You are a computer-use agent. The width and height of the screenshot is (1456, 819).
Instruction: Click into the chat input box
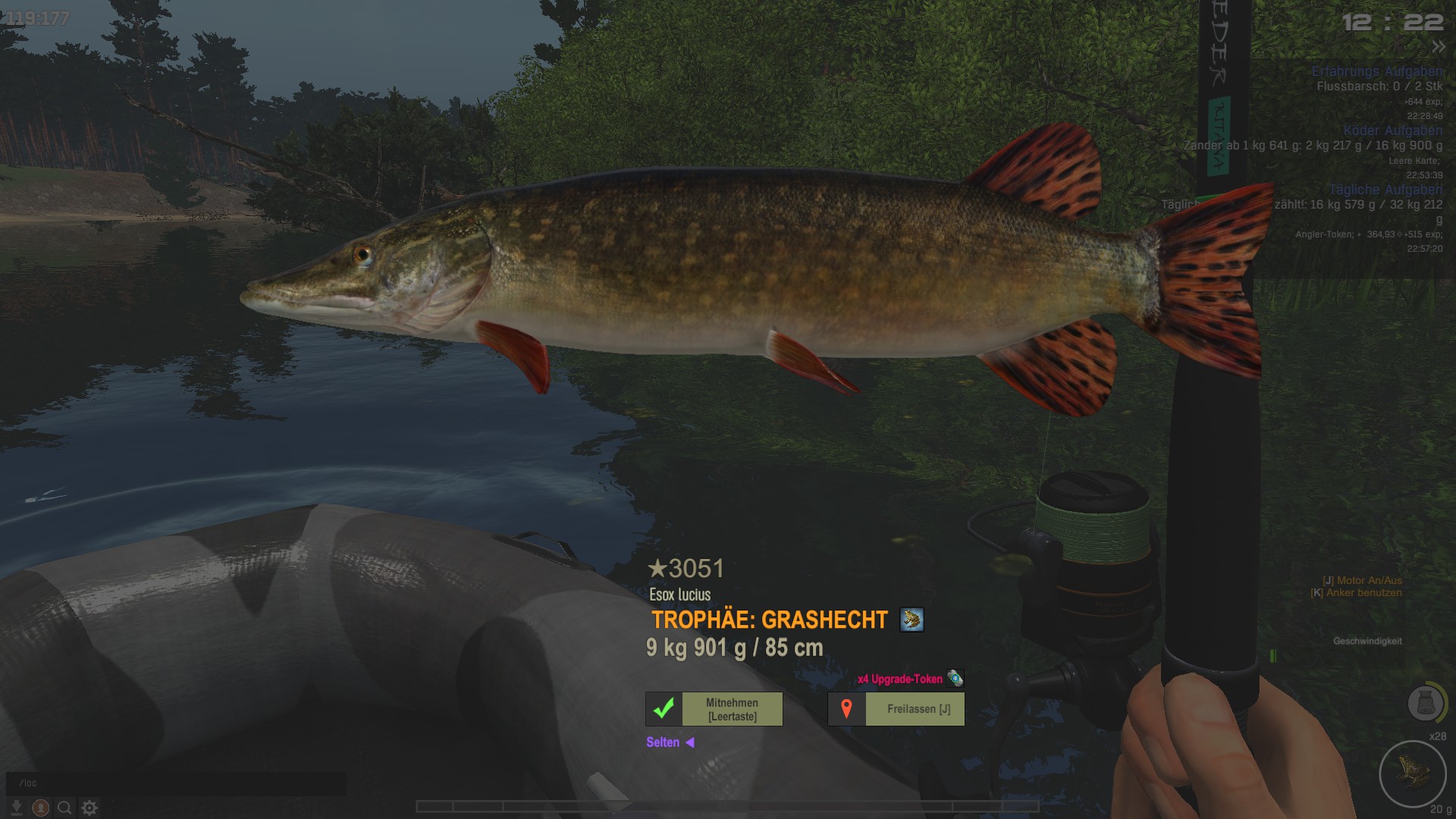pos(176,783)
